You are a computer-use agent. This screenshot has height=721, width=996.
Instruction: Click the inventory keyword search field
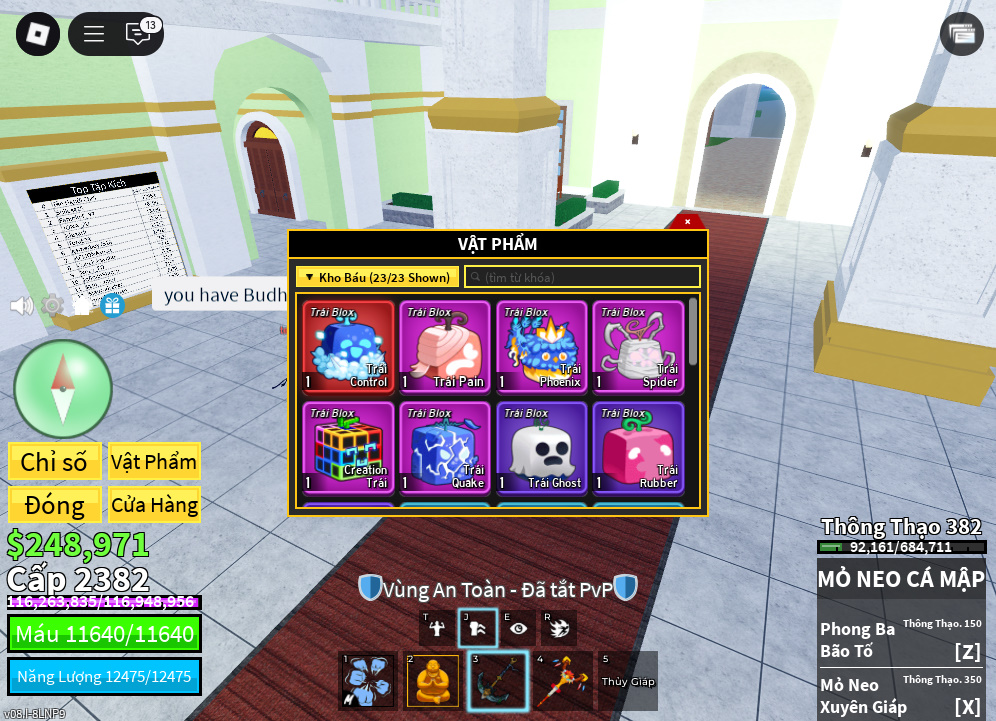582,277
